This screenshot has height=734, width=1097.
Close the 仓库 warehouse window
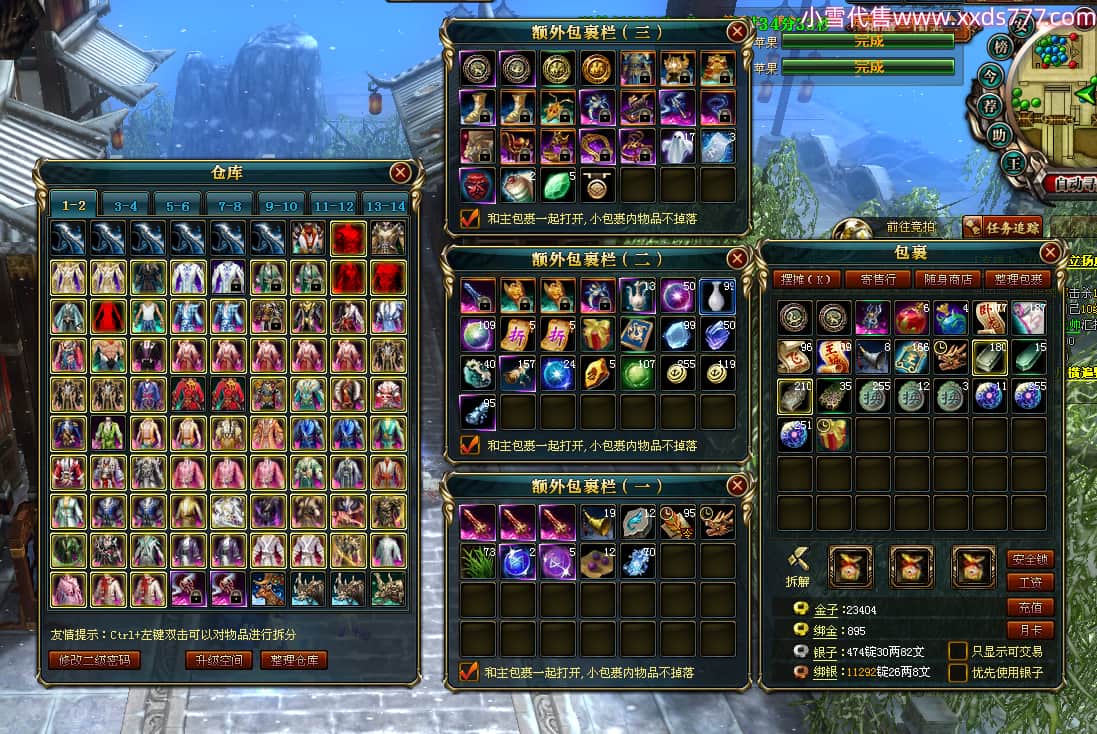point(400,173)
